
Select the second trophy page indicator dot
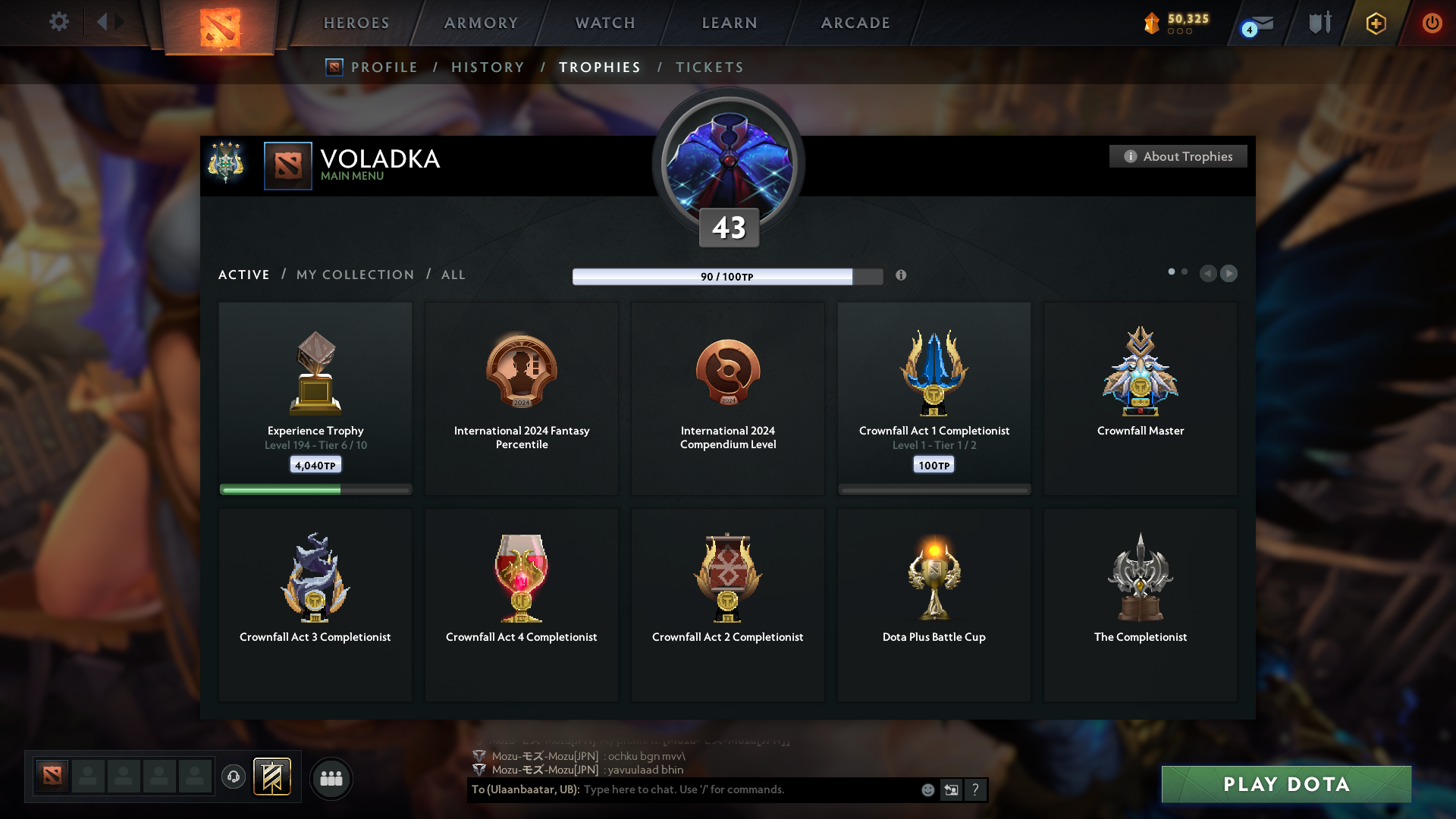point(1185,270)
